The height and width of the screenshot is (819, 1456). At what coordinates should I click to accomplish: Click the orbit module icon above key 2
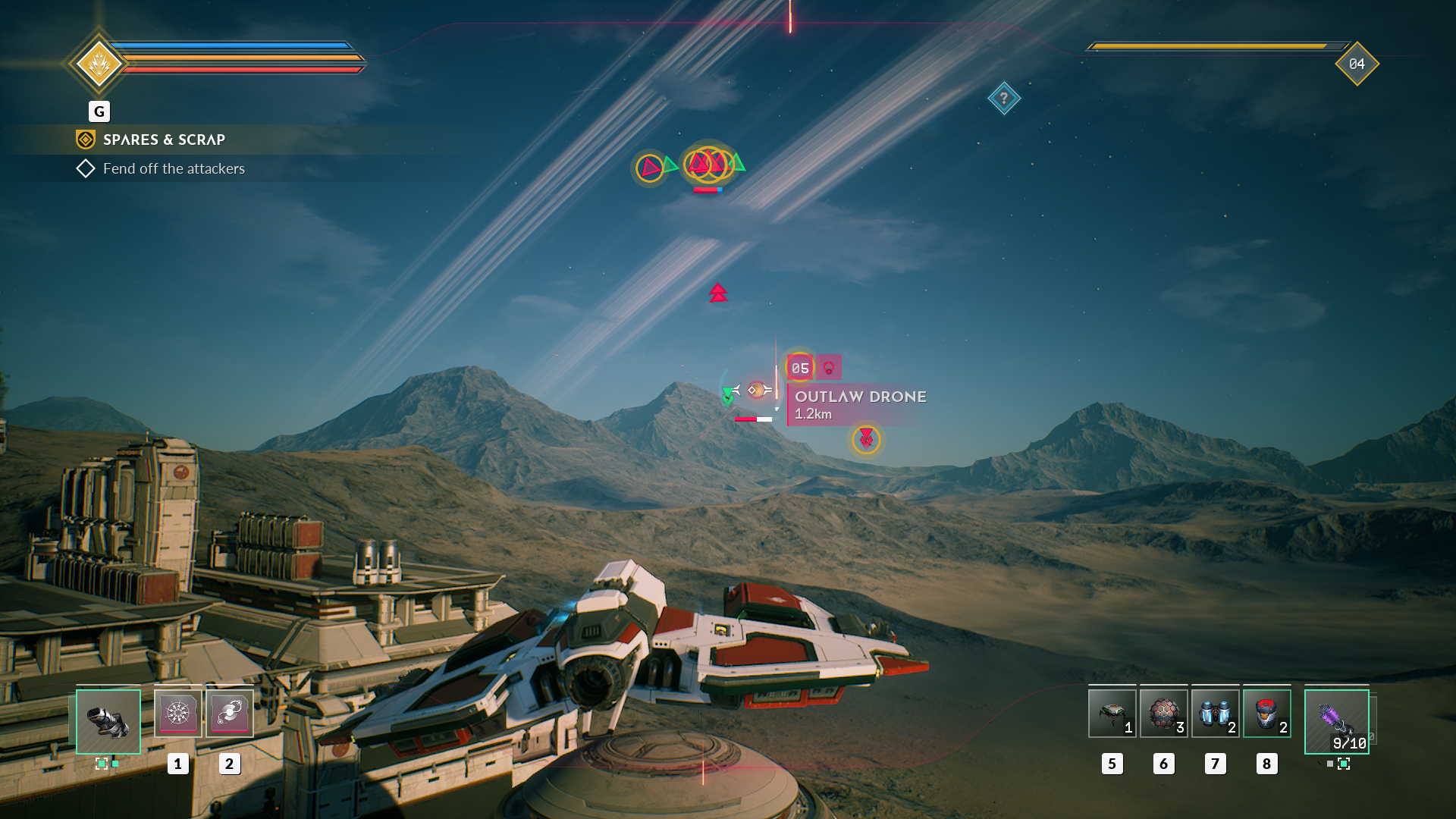(230, 713)
